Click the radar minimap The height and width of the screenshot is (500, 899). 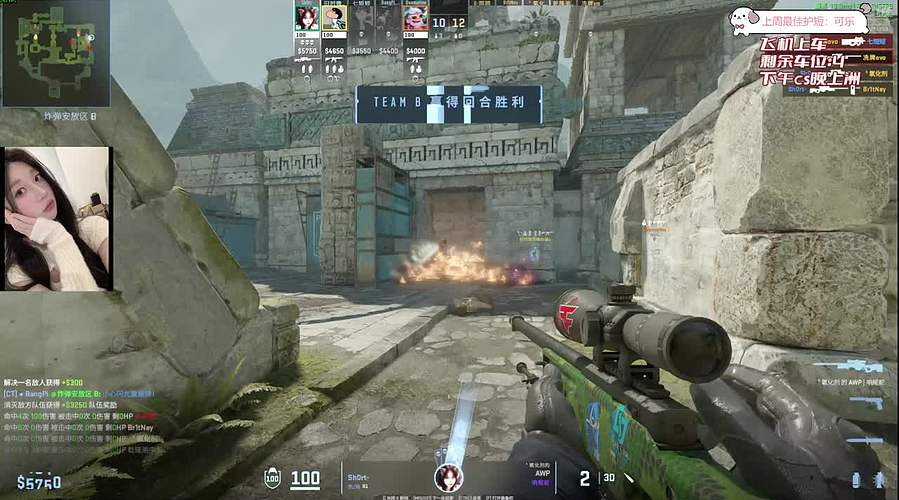pyautogui.click(x=55, y=53)
